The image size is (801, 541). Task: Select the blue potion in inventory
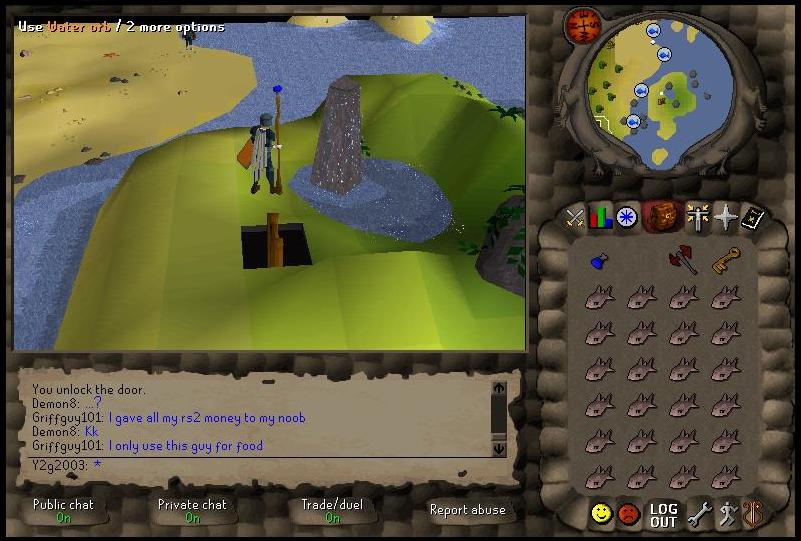(x=598, y=262)
